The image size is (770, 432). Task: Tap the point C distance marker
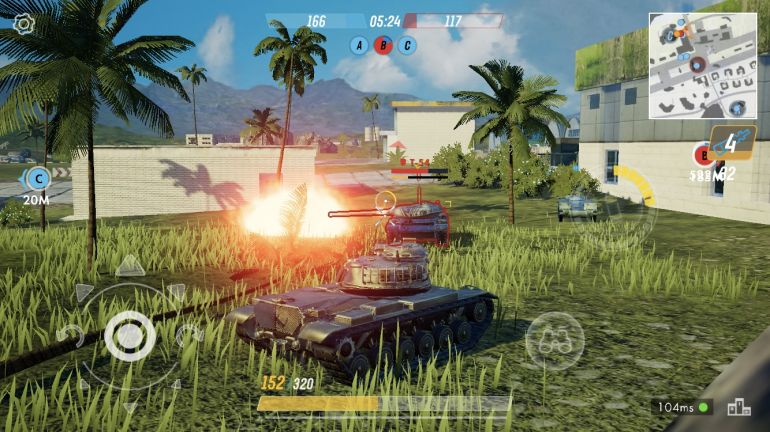point(38,179)
